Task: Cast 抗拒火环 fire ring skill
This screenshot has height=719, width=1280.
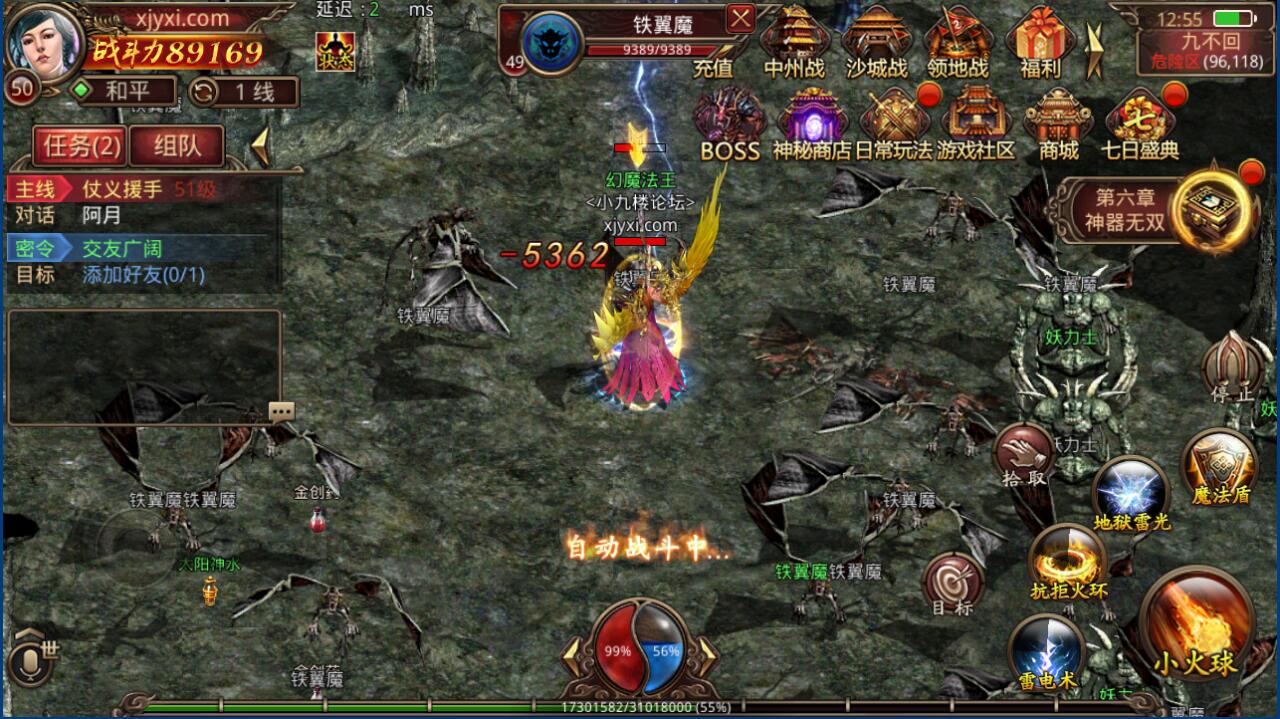Action: (x=1068, y=560)
